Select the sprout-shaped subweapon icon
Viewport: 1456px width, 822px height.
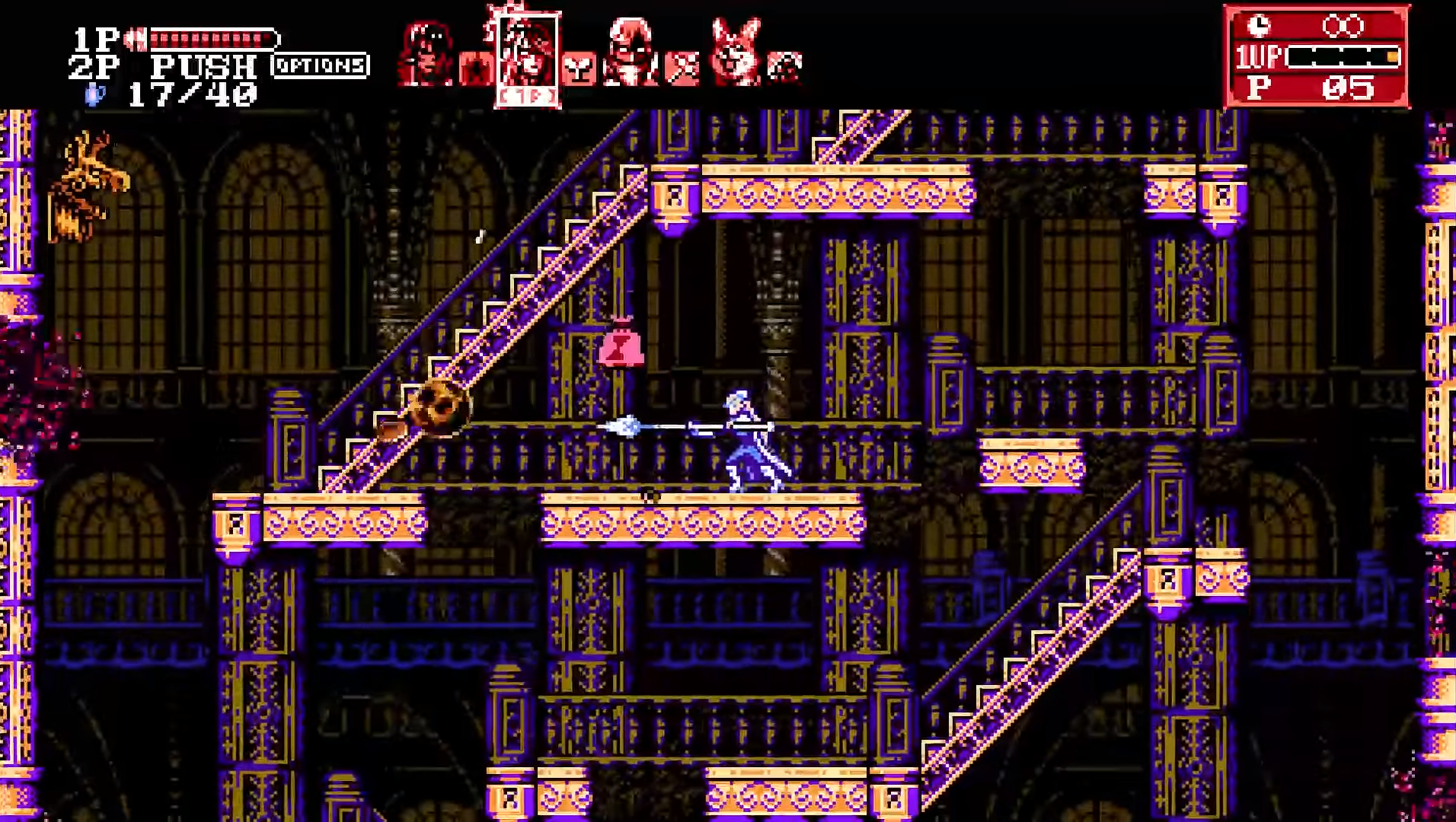point(579,70)
